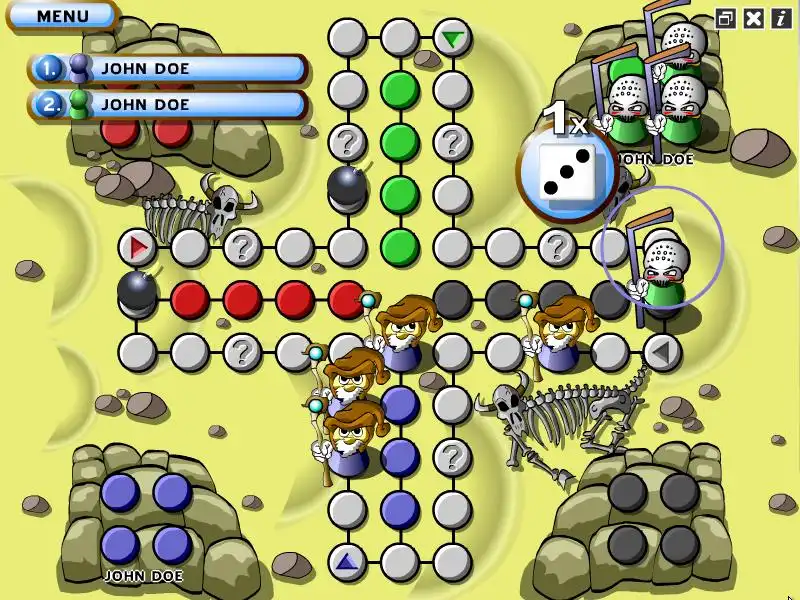Select player 2 John Doe's green row

168,104
